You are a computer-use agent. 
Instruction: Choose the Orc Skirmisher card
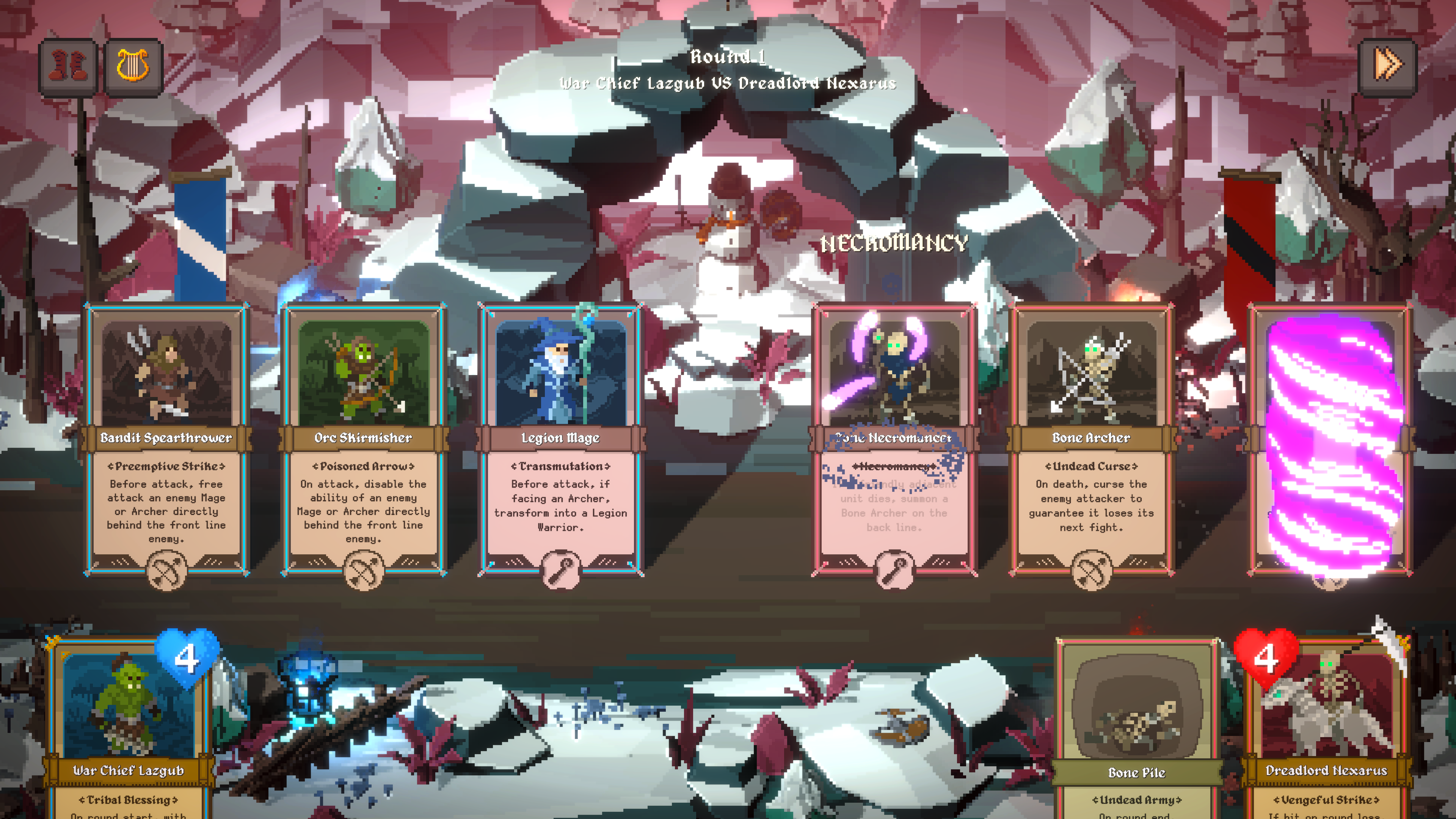click(x=364, y=438)
